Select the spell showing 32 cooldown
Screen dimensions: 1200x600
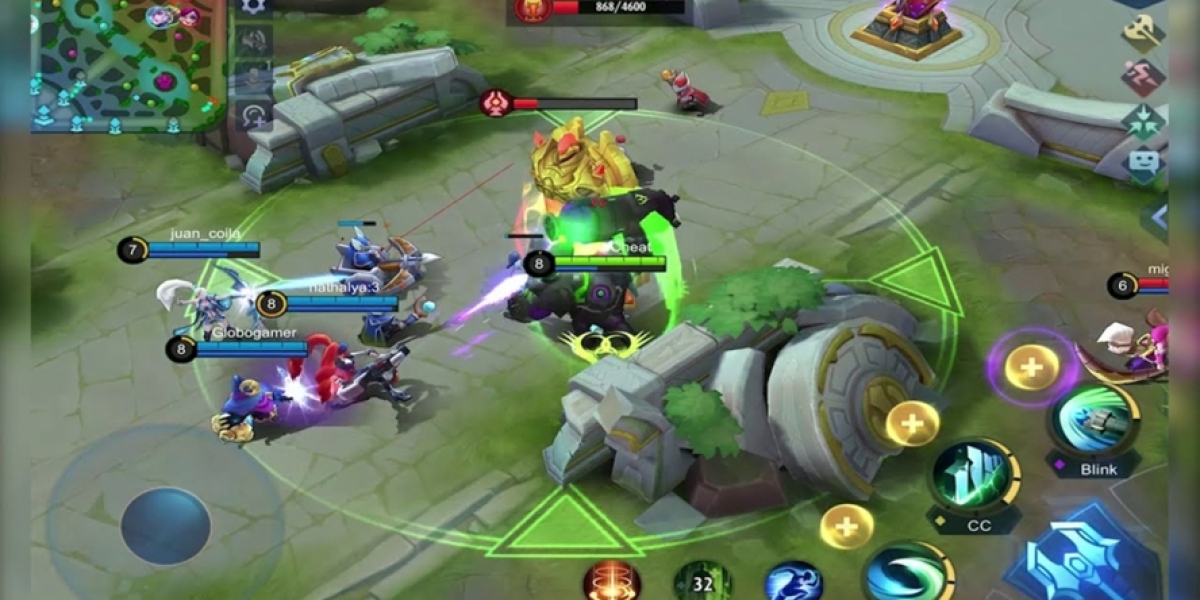703,581
